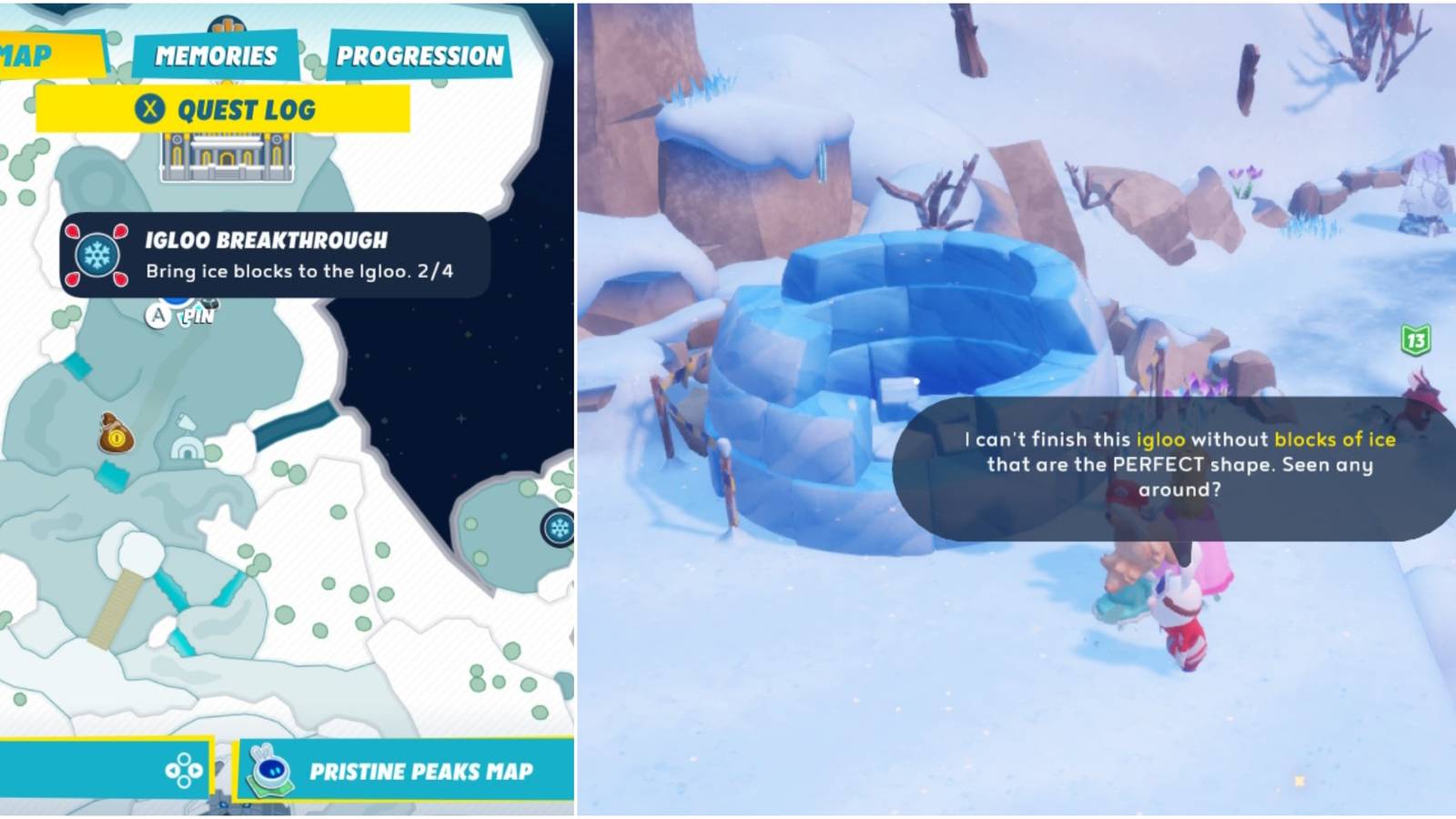Click the PIN button on the map
This screenshot has height=819, width=1456.
coord(197,317)
